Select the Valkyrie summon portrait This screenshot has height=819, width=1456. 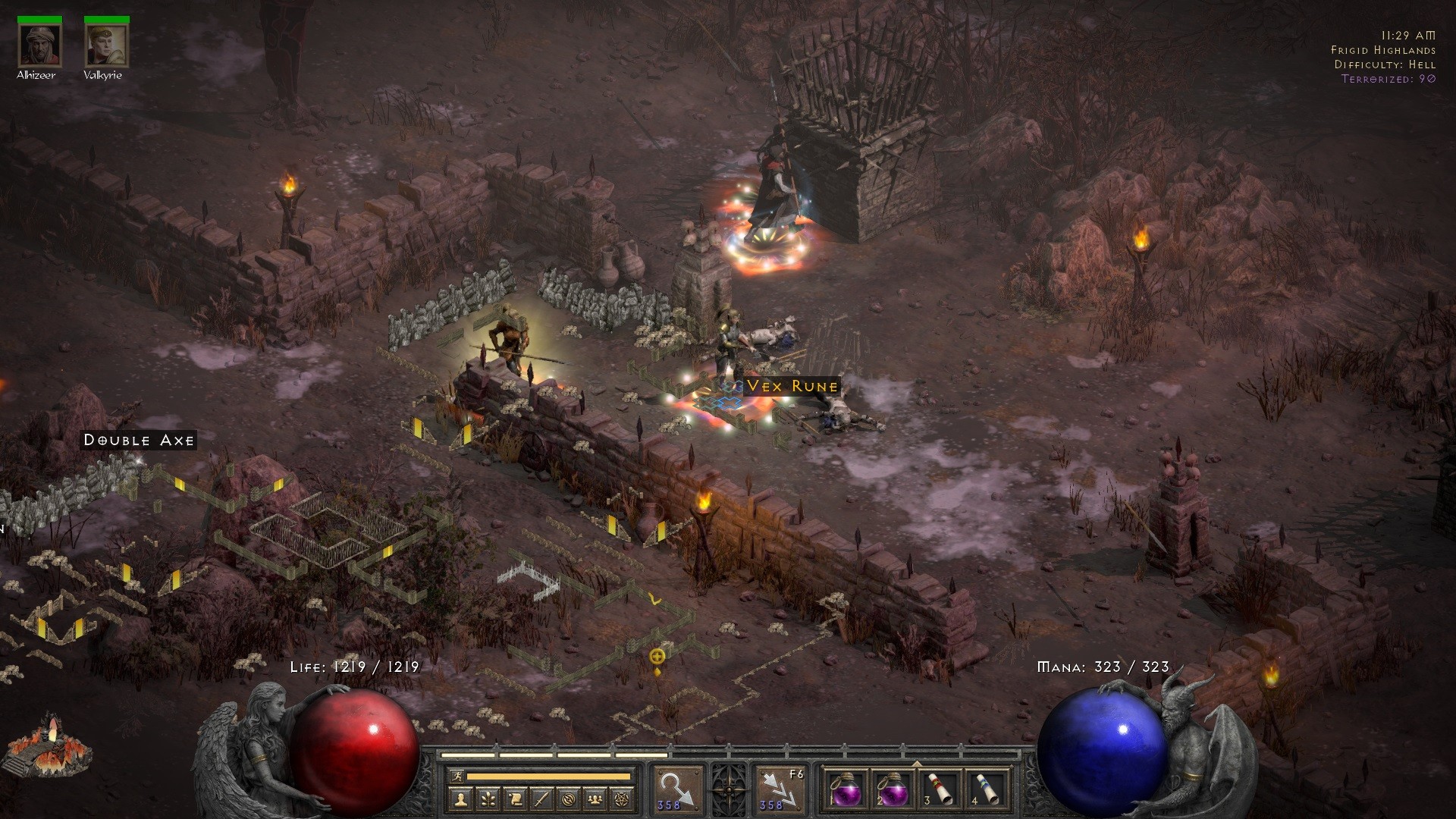point(105,45)
